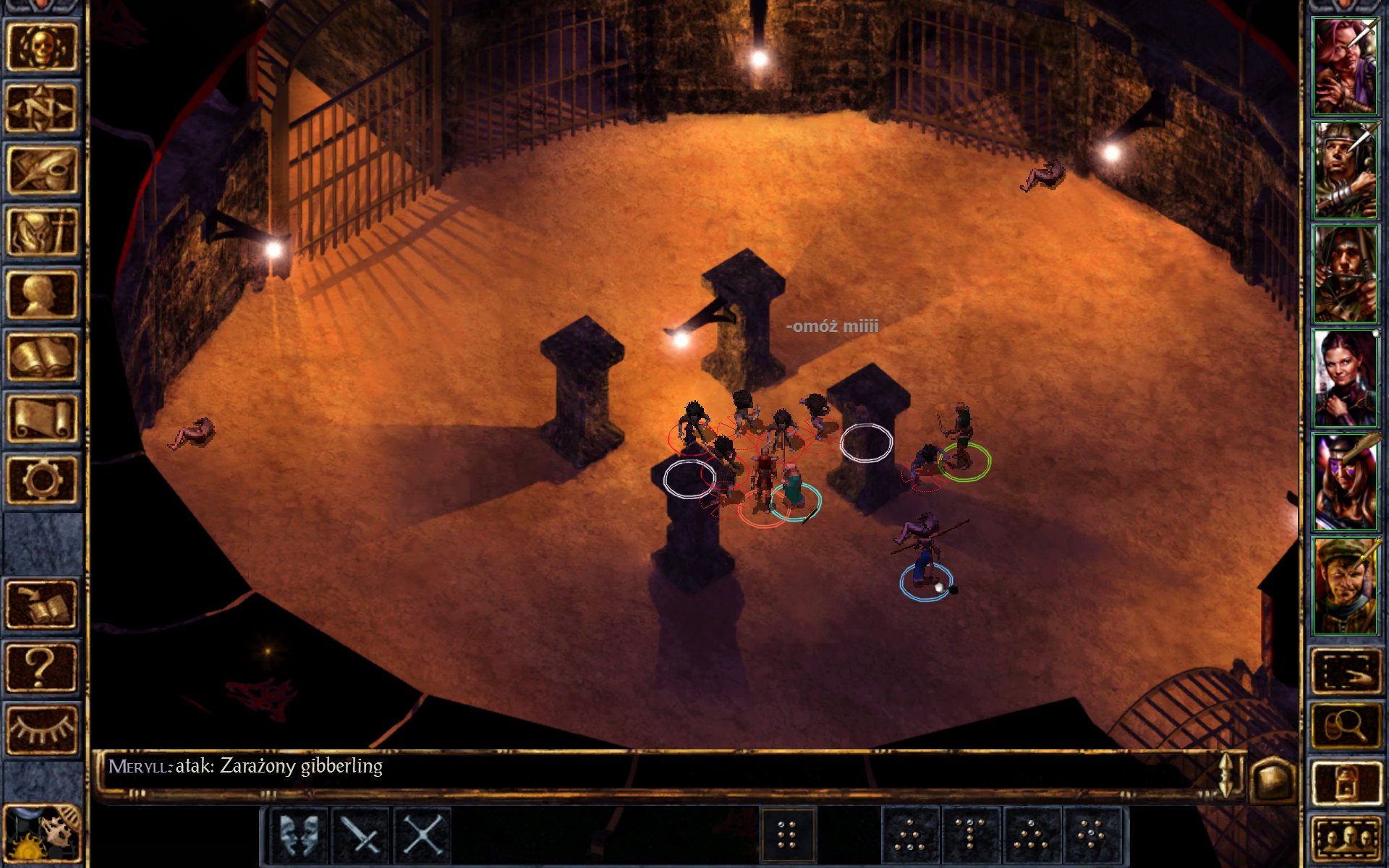Screen dimensions: 1389x868
Task: Quick save using the book with arrow icon
Action: coord(41,605)
